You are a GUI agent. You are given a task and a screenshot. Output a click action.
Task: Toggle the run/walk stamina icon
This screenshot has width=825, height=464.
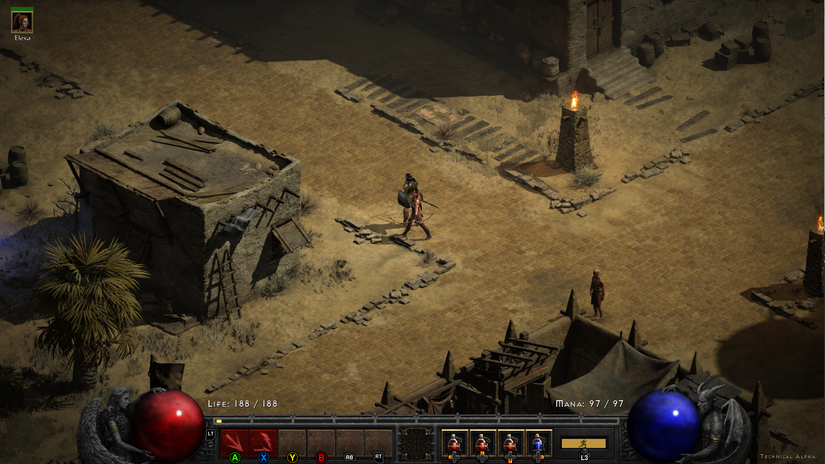point(583,443)
